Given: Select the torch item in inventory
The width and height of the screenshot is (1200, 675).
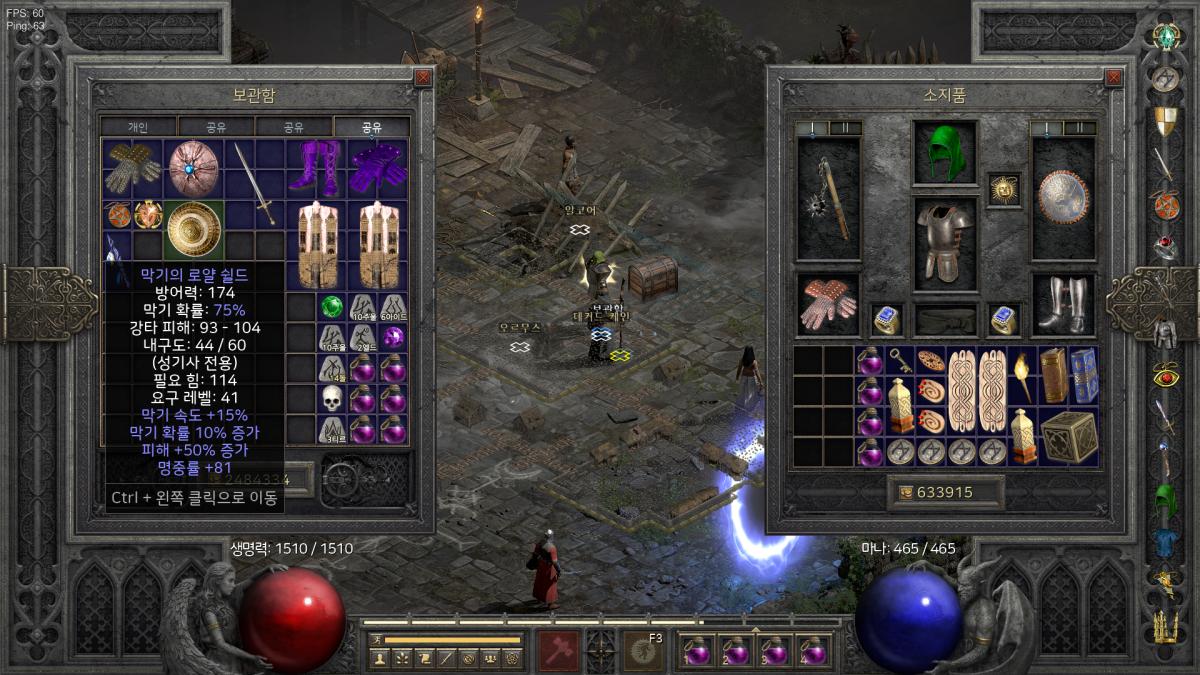Looking at the screenshot, I should pyautogui.click(x=1022, y=376).
